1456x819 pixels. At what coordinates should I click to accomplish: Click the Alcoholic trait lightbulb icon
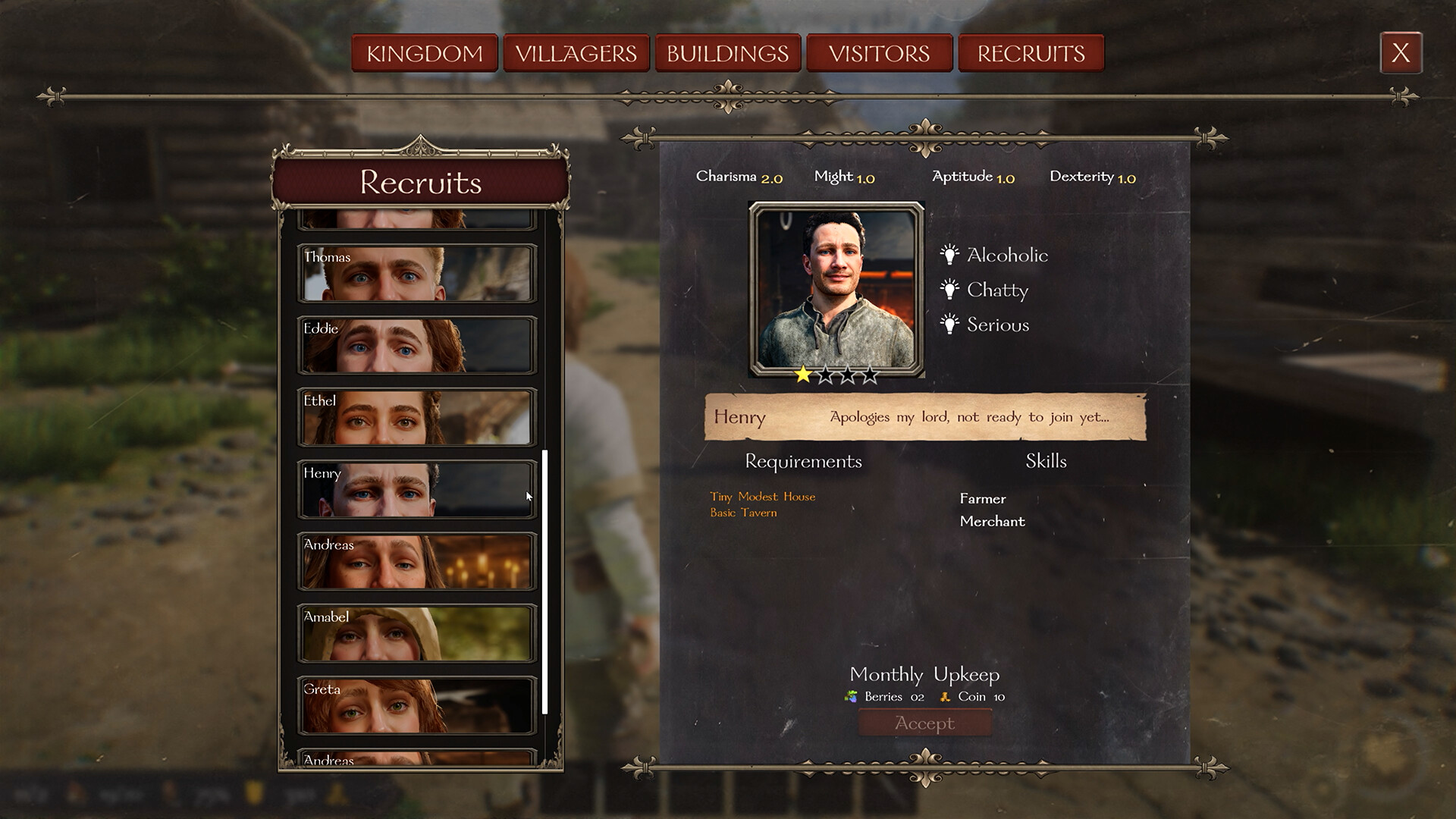click(949, 256)
